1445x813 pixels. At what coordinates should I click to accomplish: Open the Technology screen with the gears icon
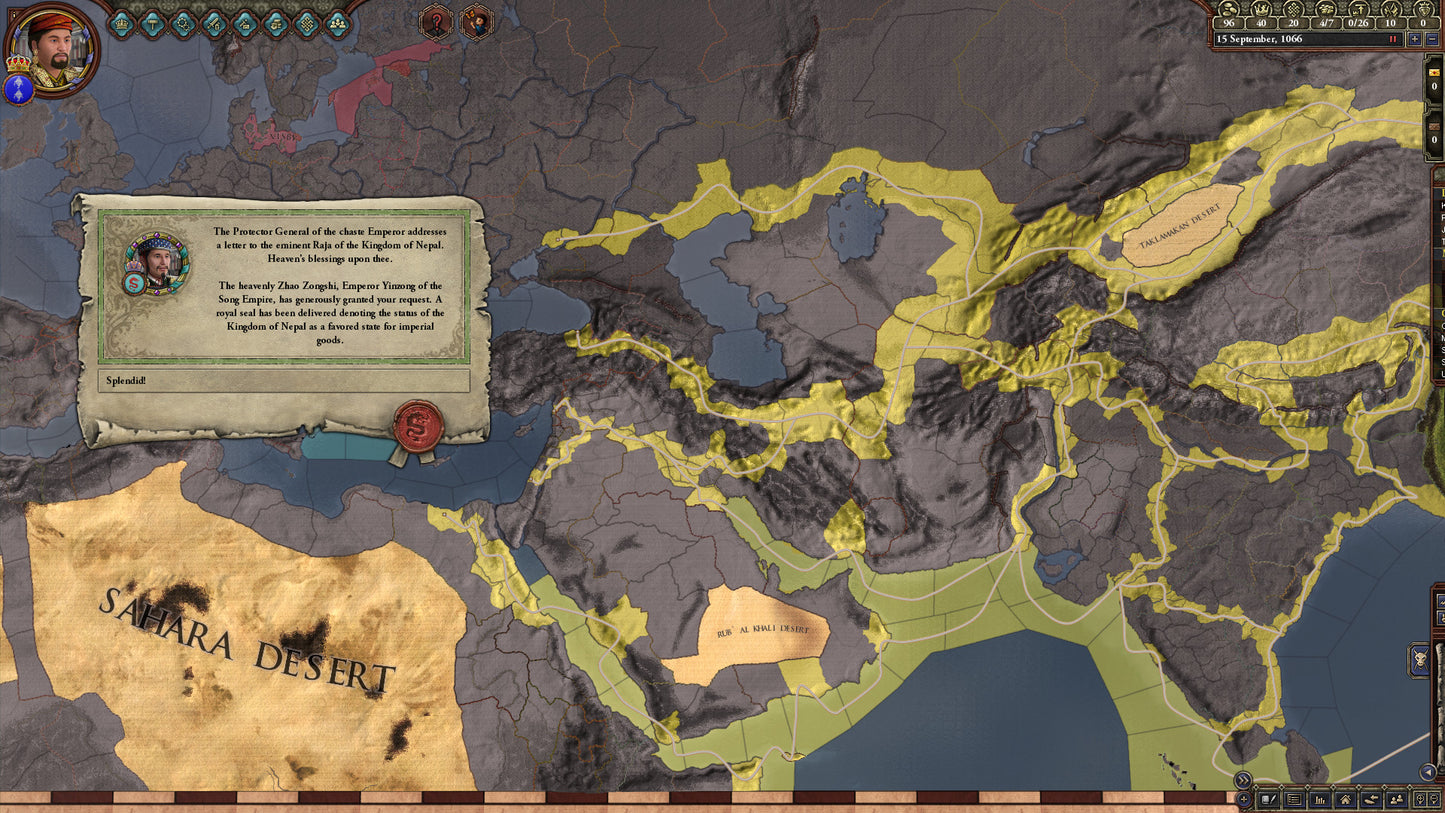(x=182, y=22)
